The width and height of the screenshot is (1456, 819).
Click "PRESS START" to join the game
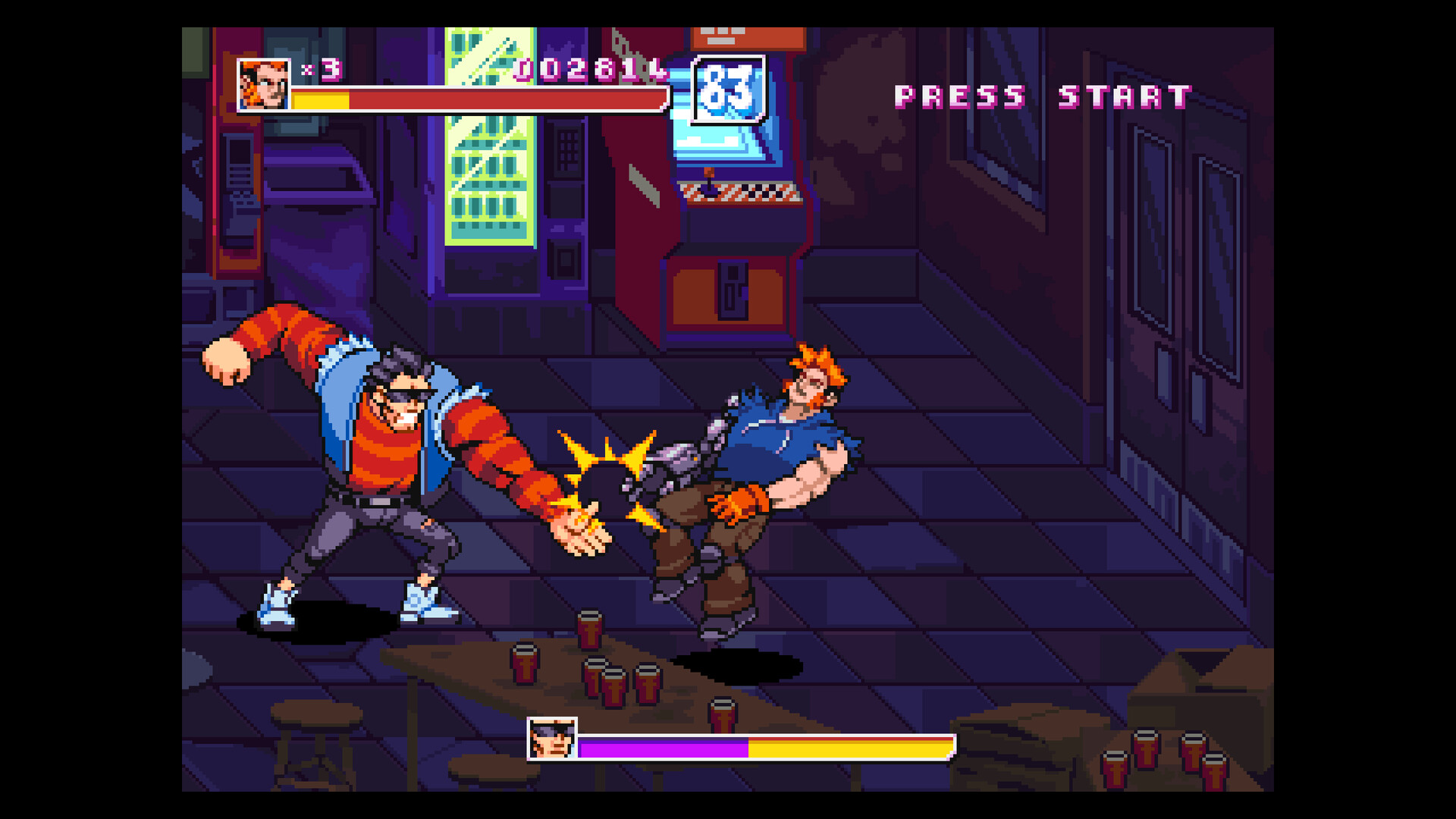click(x=1043, y=95)
